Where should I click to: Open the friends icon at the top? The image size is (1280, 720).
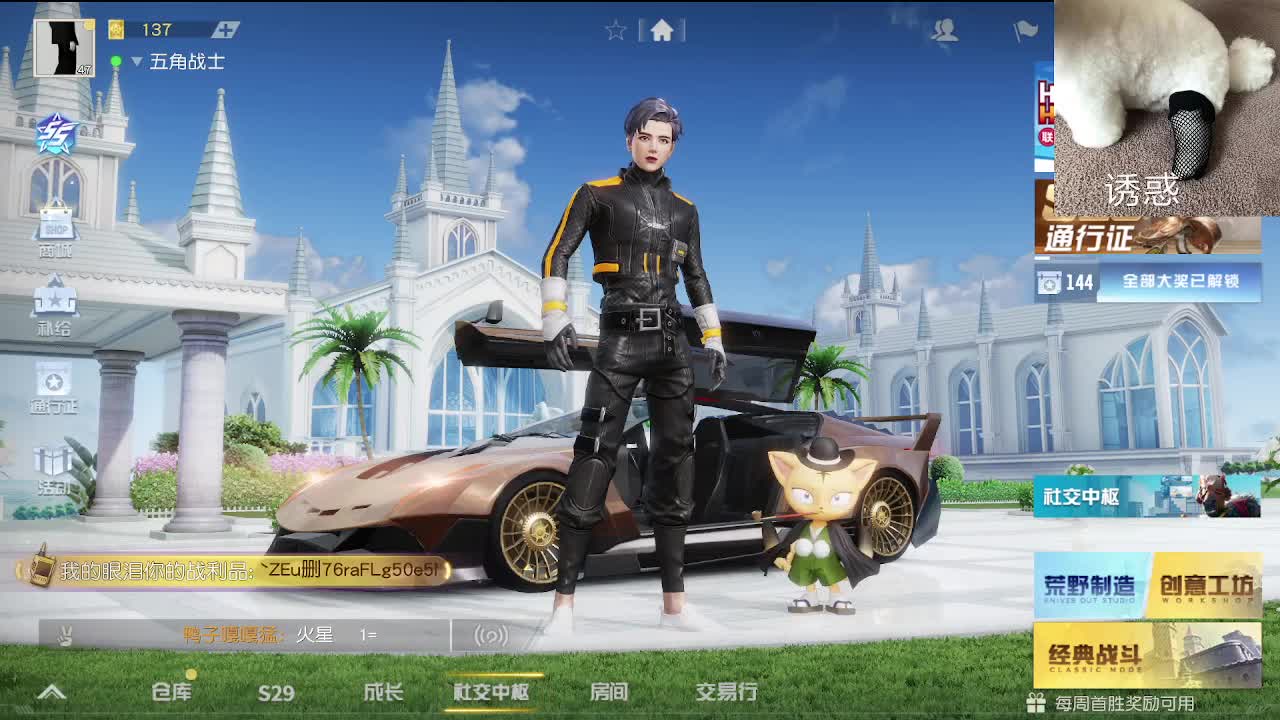(x=944, y=30)
